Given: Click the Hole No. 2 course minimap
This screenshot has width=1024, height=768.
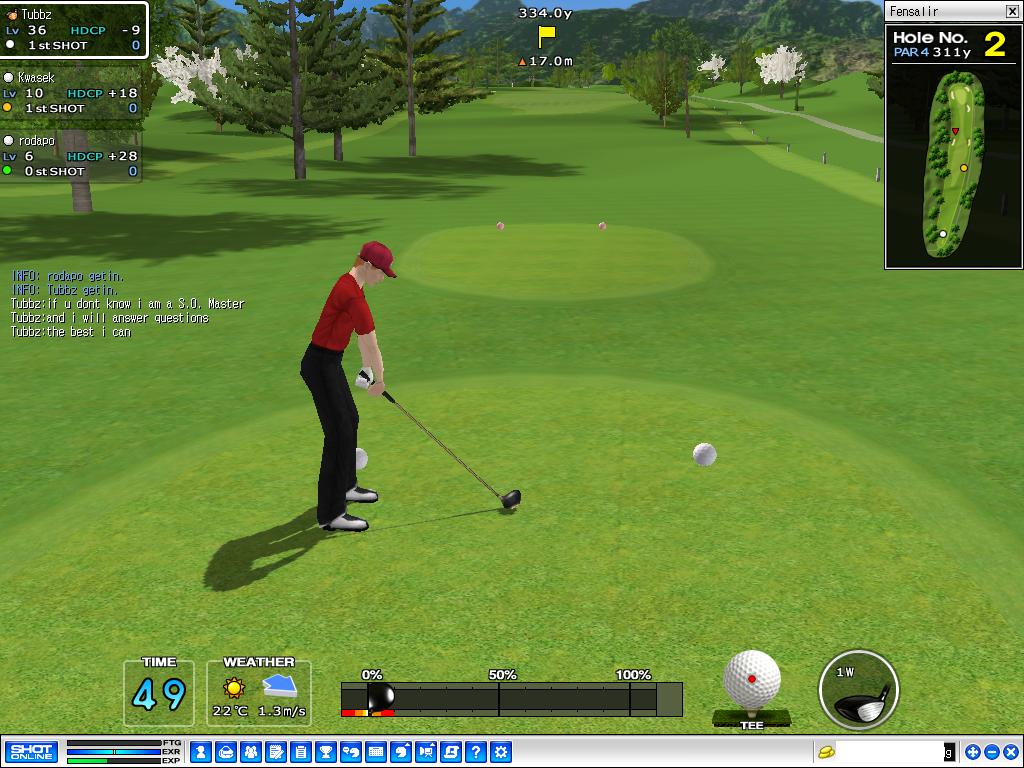Looking at the screenshot, I should (953, 165).
